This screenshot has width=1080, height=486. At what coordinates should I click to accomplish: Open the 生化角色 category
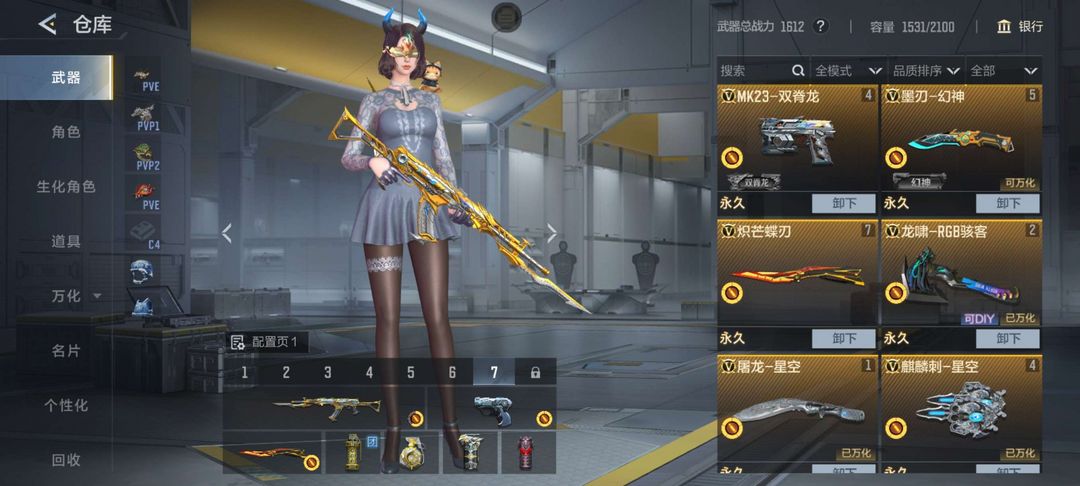[x=66, y=187]
